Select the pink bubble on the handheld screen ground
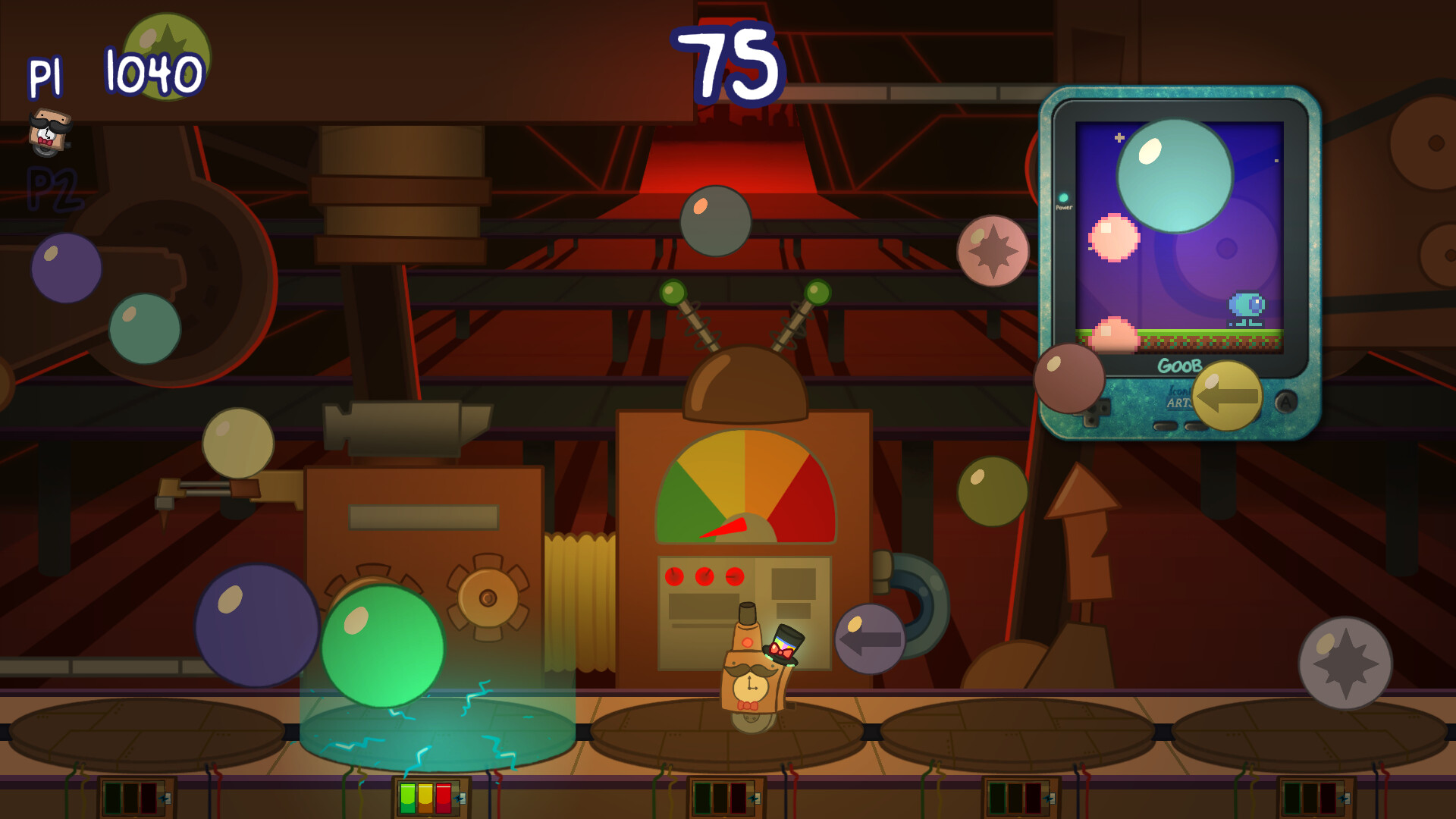Screen dimensions: 1456x819 1115,336
